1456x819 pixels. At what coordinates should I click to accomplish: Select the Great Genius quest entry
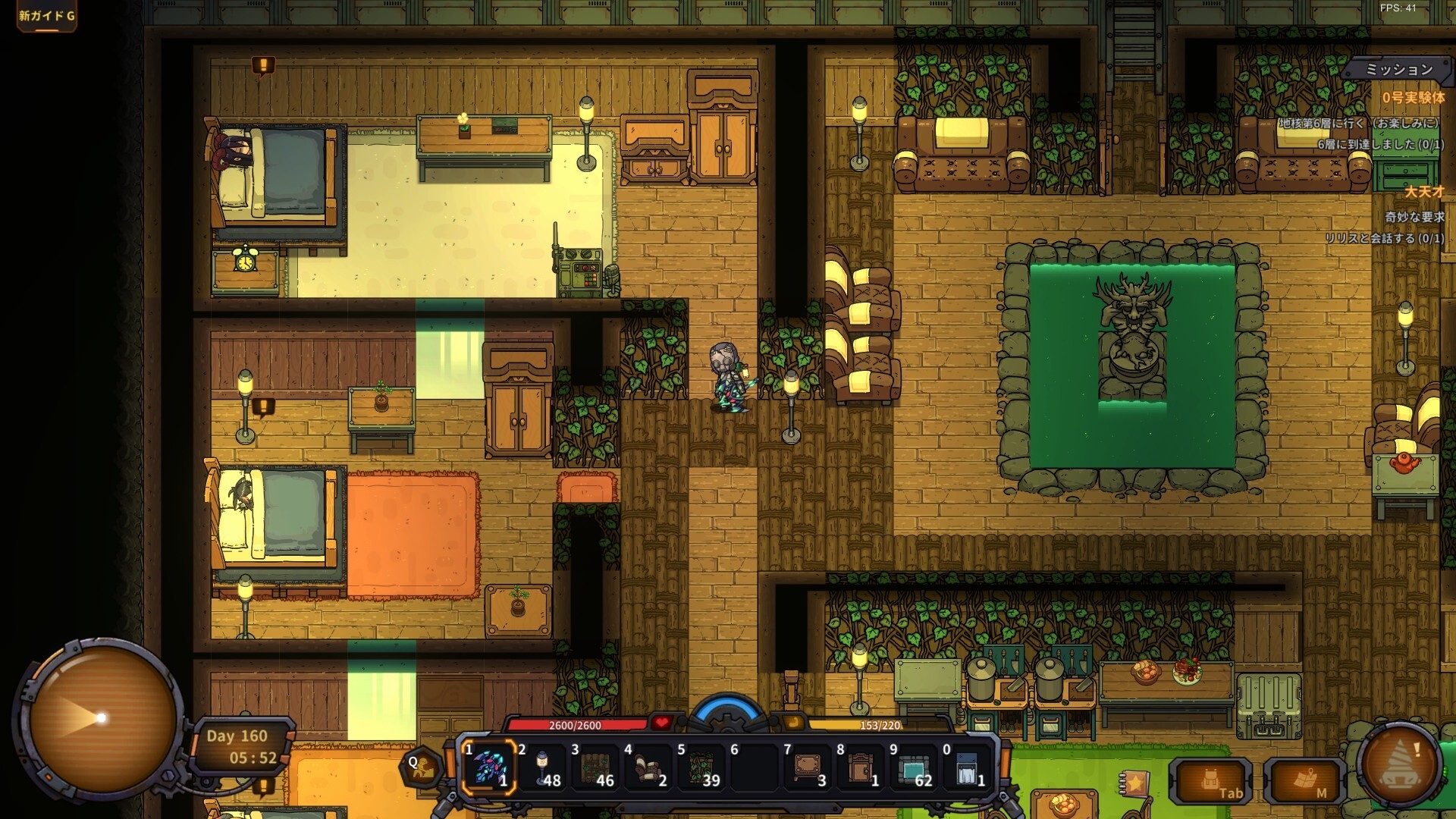(x=1424, y=192)
